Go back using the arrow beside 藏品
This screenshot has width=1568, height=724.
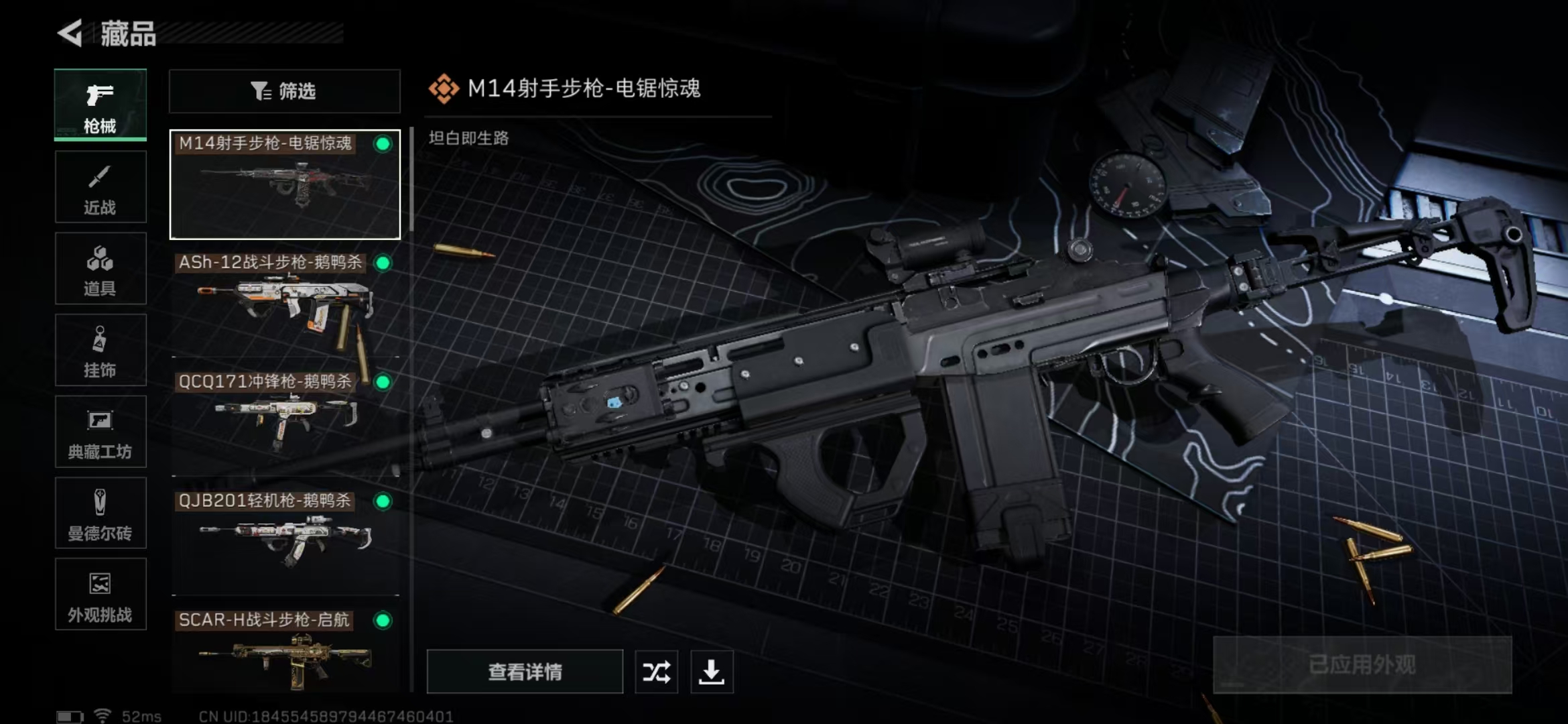click(x=70, y=33)
